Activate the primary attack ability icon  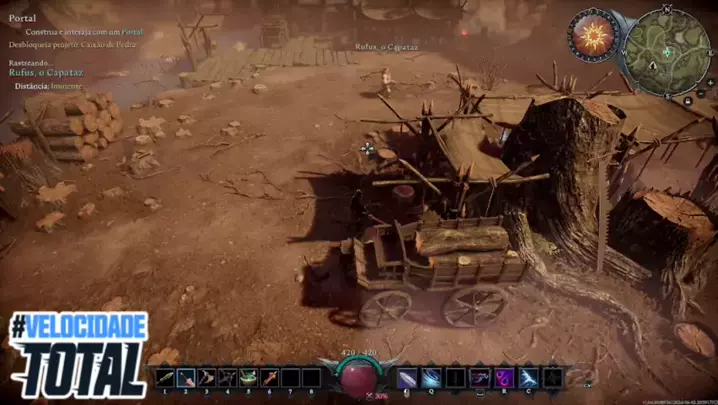pyautogui.click(x=407, y=378)
